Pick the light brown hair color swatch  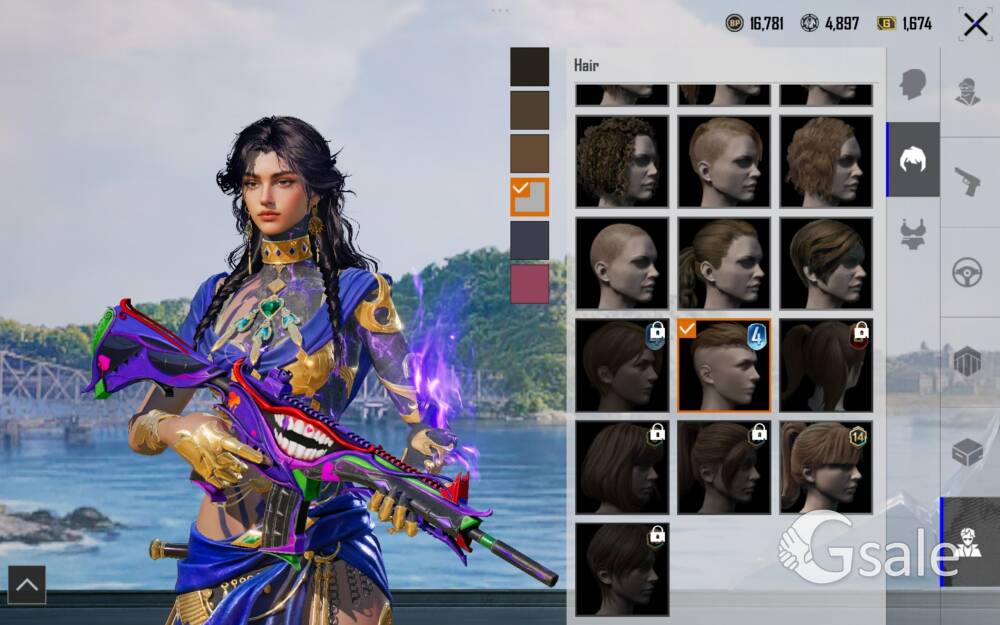pos(529,153)
